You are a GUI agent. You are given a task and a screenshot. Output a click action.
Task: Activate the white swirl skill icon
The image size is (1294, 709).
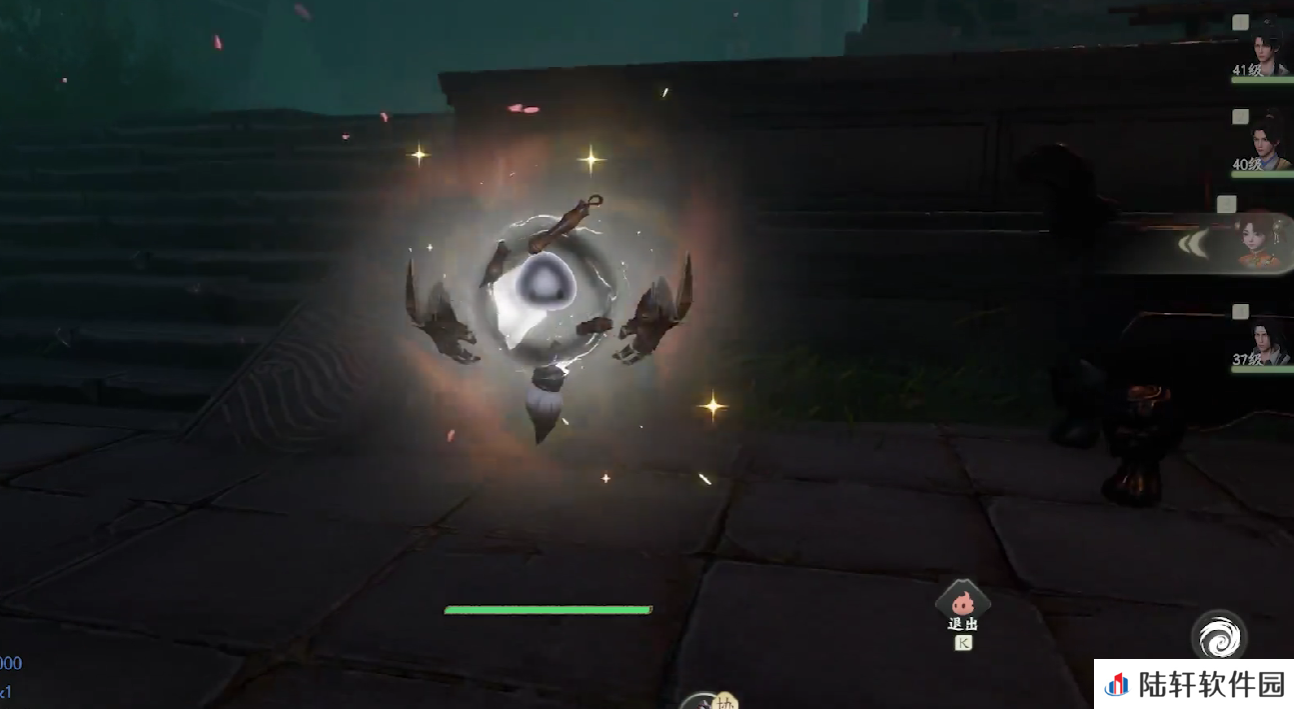pyautogui.click(x=1218, y=636)
